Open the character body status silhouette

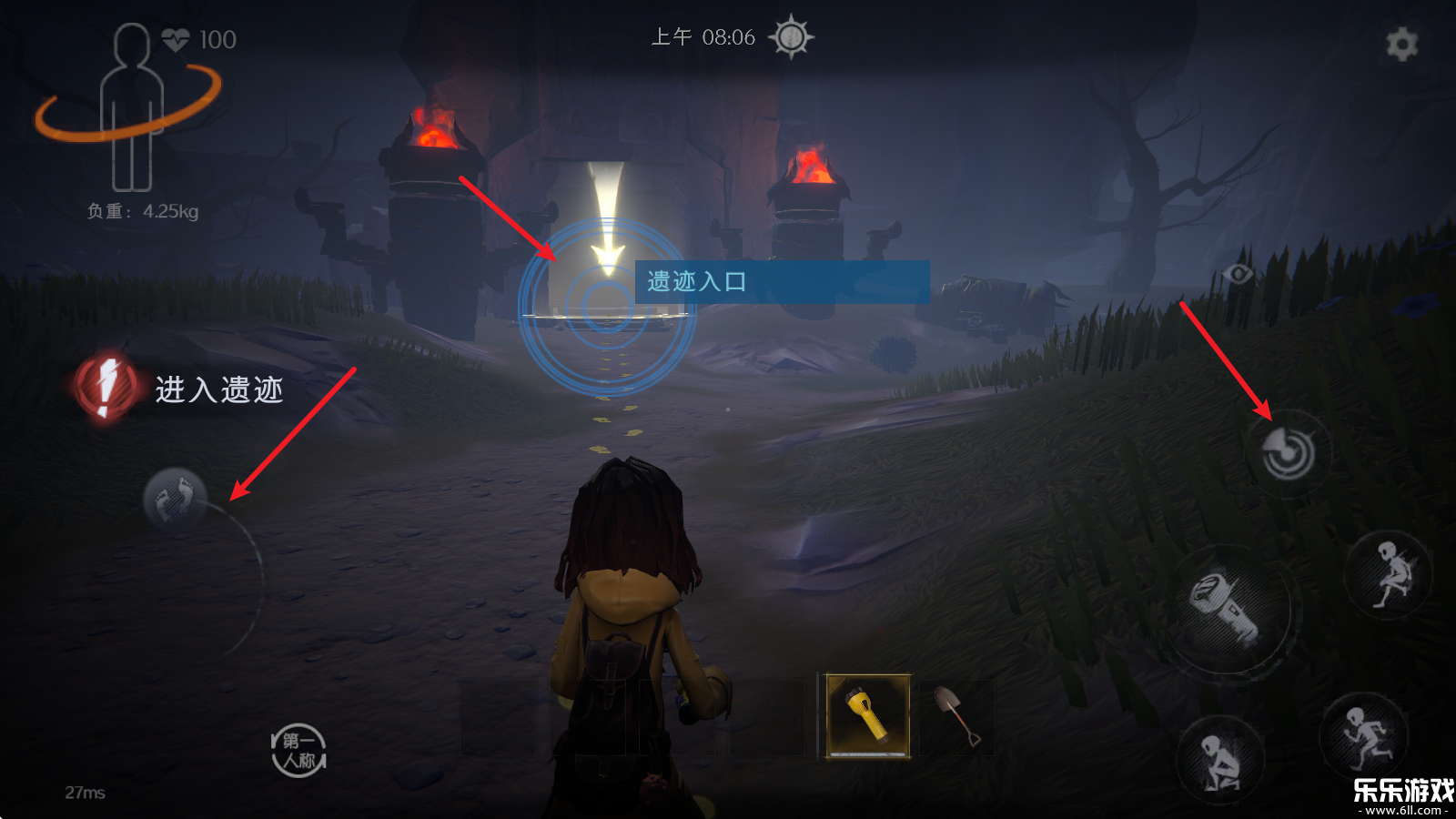tap(132, 107)
